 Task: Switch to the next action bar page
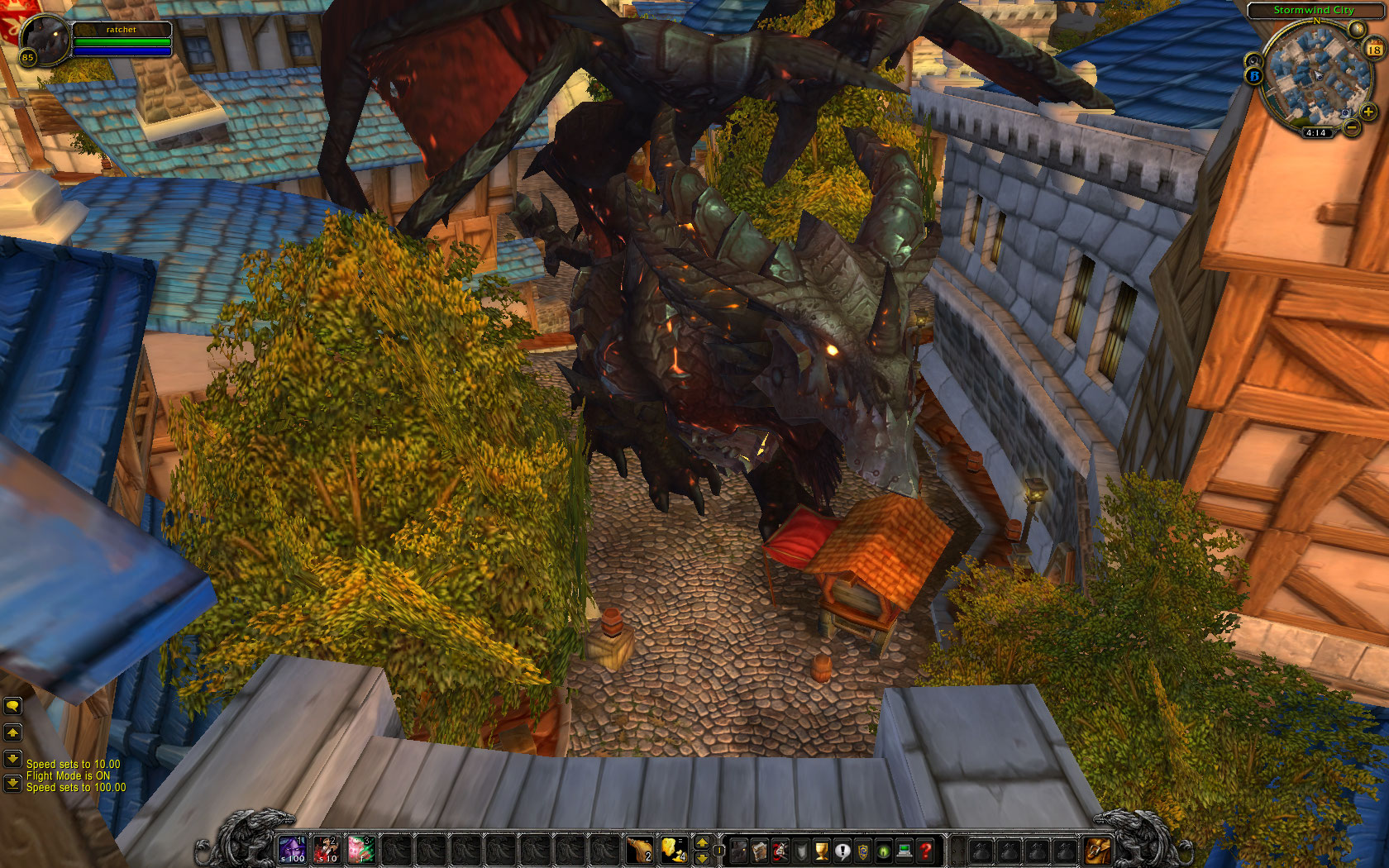702,842
